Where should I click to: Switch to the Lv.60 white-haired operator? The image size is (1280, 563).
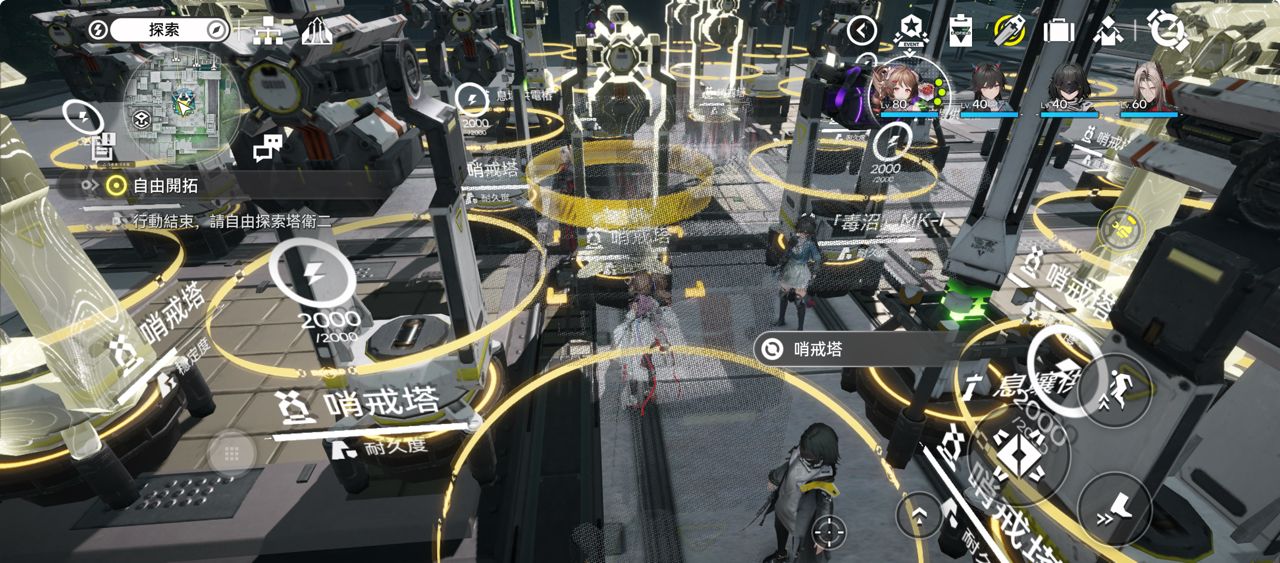pos(1149,90)
